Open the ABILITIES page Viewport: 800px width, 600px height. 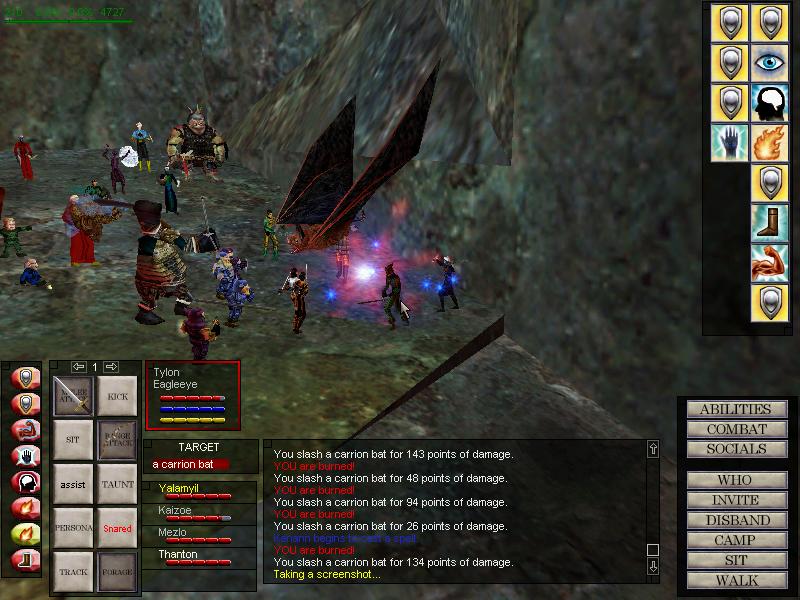(x=735, y=409)
